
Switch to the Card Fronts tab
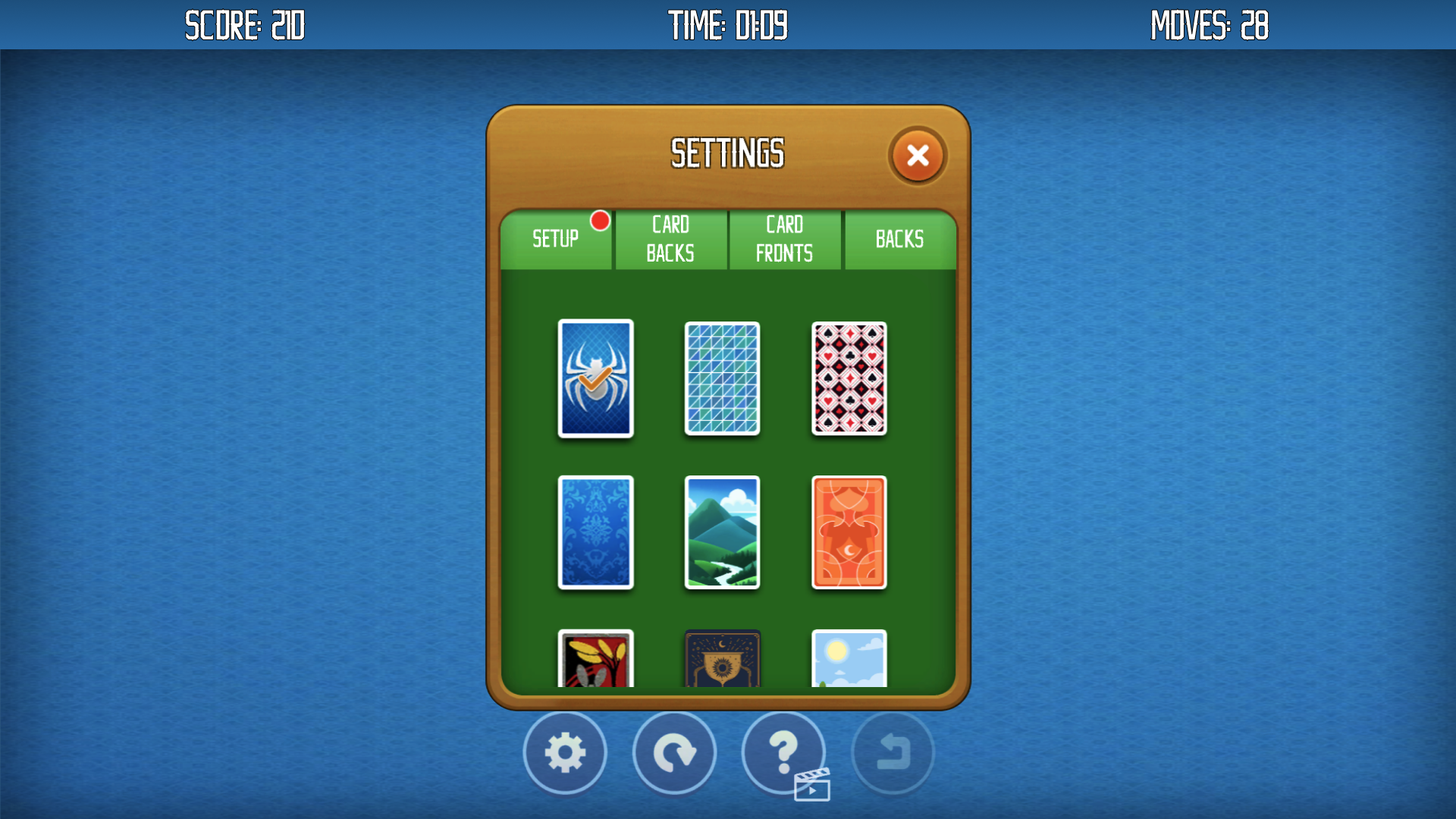[x=785, y=239]
